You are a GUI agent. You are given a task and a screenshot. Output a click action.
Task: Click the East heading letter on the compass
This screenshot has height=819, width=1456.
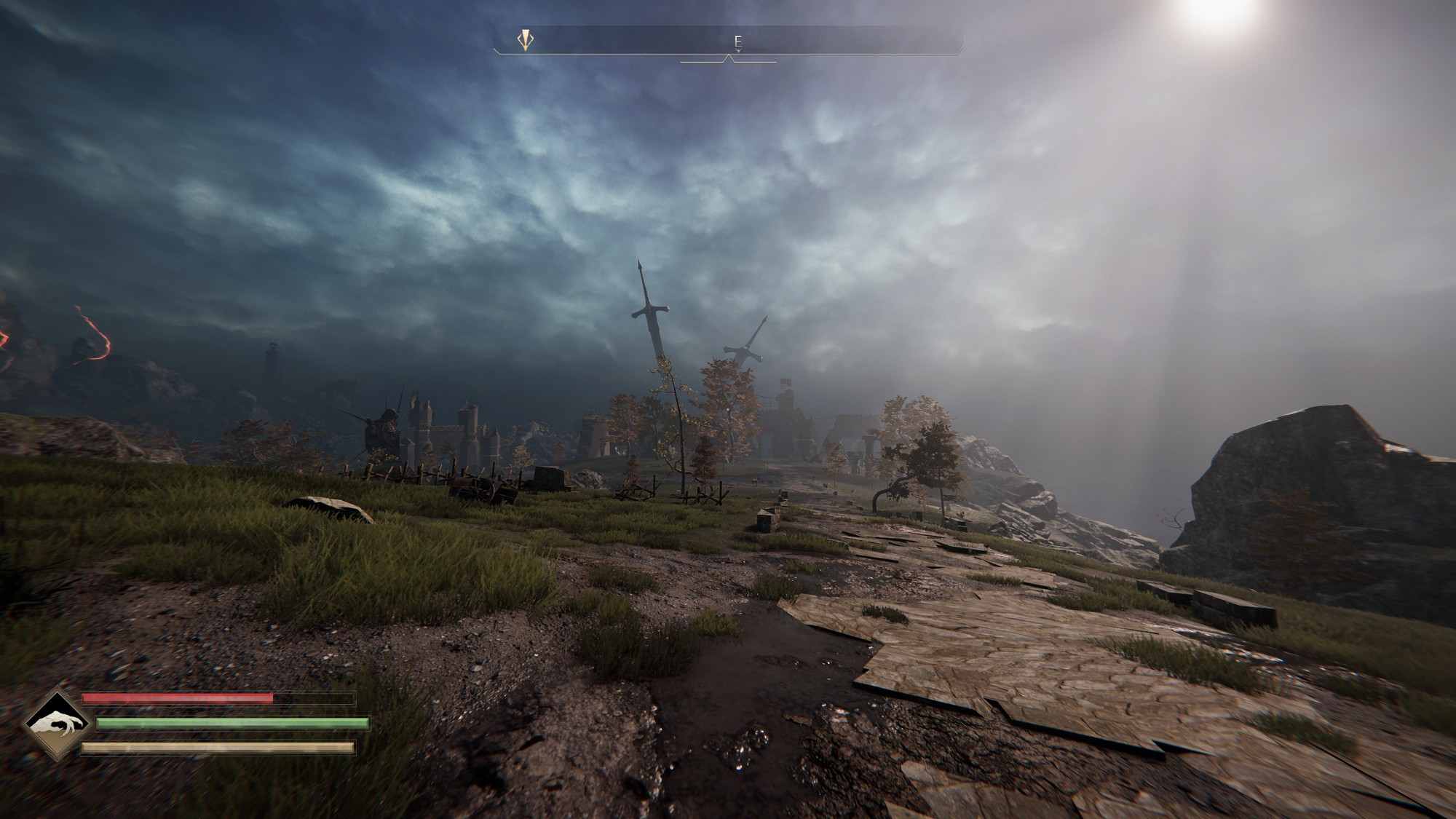coord(737,41)
